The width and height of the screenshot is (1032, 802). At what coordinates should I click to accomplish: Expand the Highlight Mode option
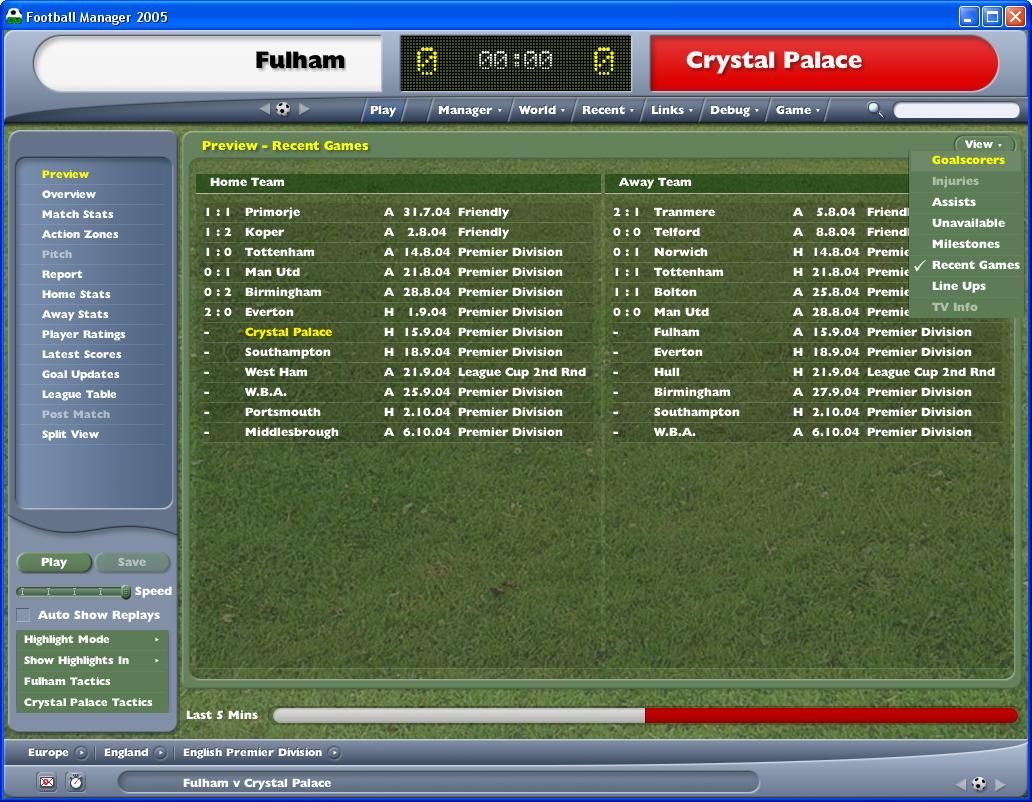[x=91, y=639]
